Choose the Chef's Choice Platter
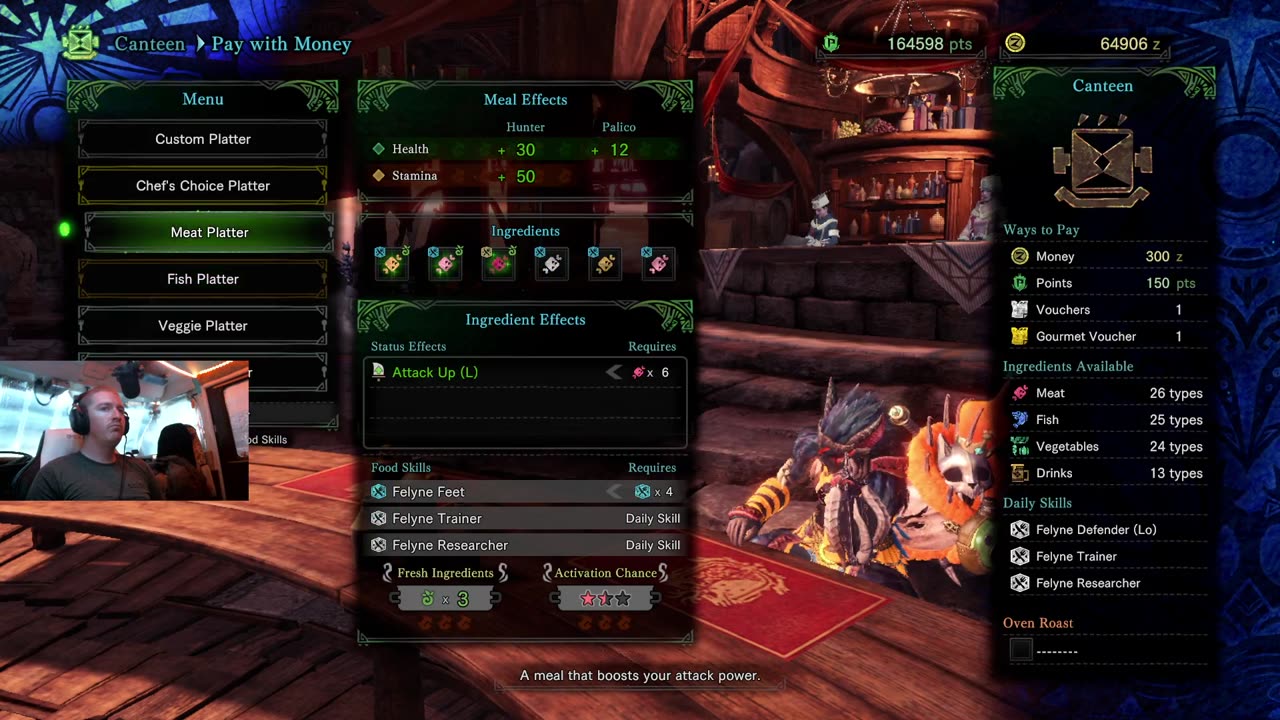This screenshot has width=1280, height=720. (203, 186)
